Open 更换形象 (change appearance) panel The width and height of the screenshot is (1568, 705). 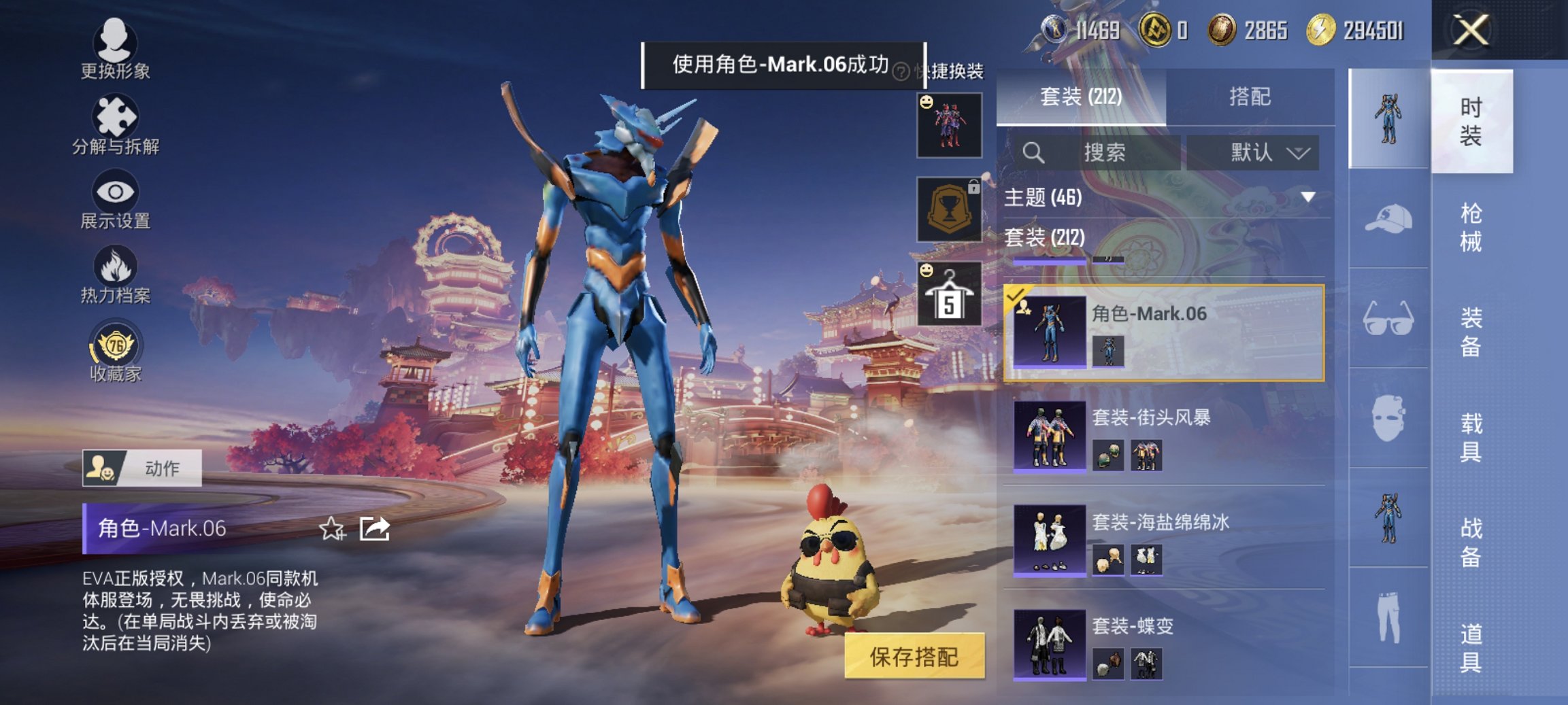pyautogui.click(x=114, y=48)
